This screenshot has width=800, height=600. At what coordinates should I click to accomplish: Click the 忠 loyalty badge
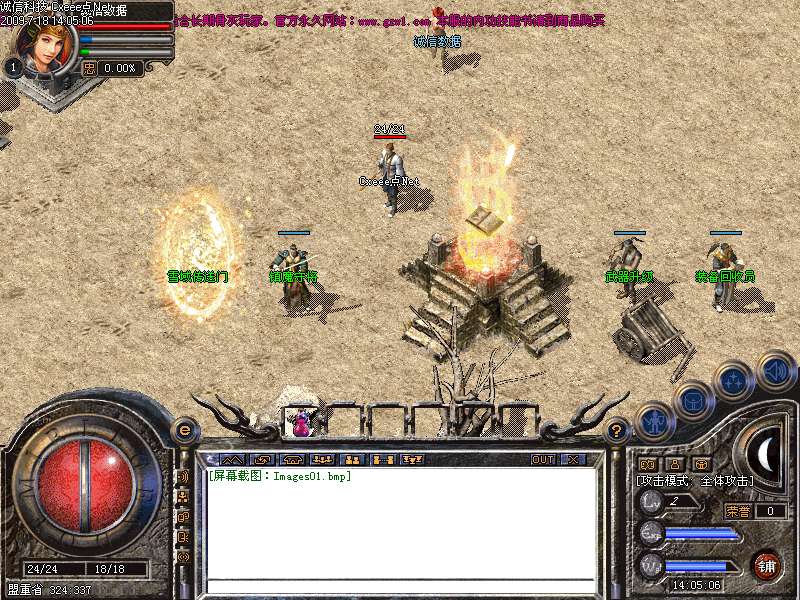(x=89, y=68)
